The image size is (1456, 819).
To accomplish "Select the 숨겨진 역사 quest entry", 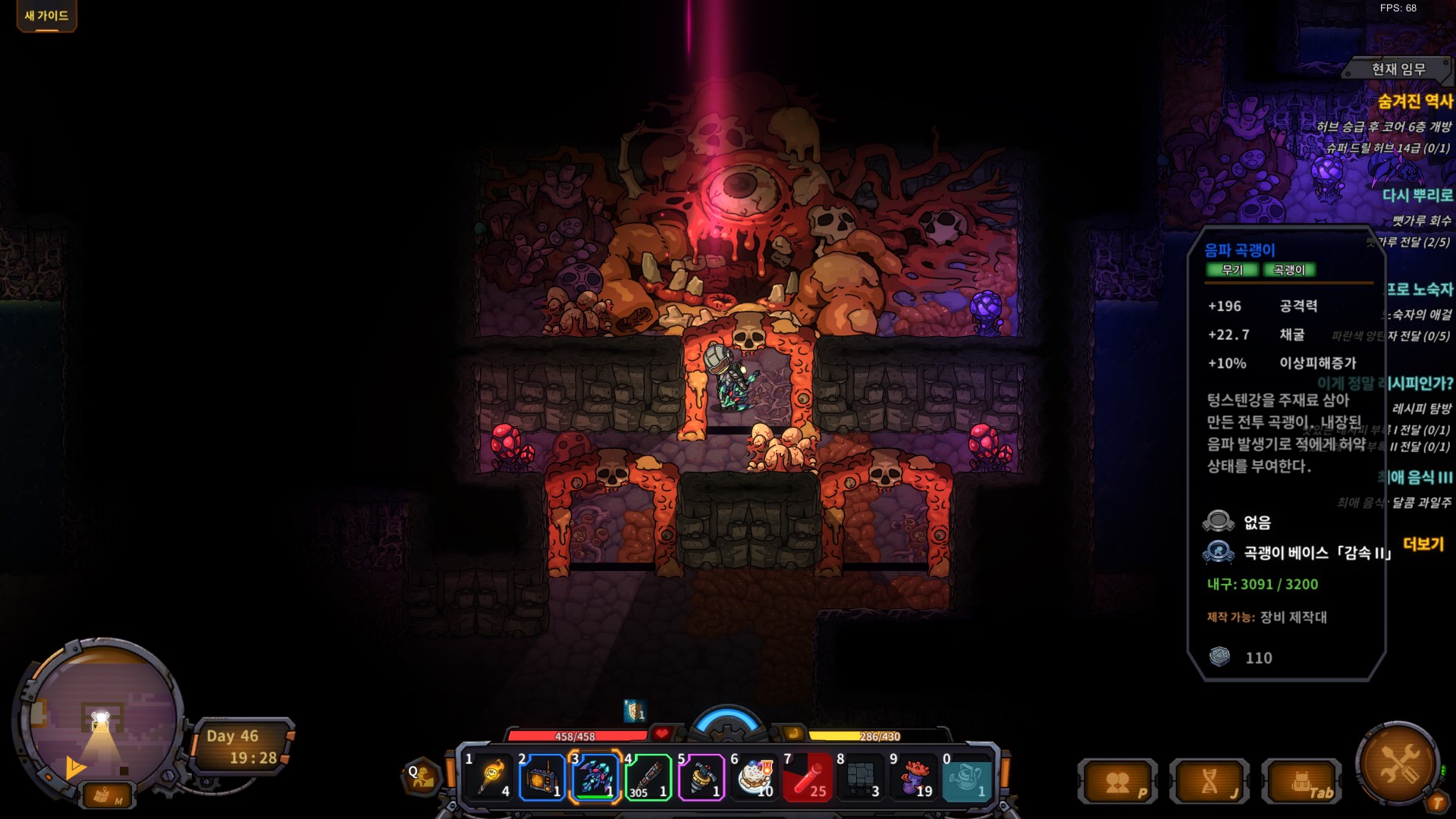I will pos(1414,101).
